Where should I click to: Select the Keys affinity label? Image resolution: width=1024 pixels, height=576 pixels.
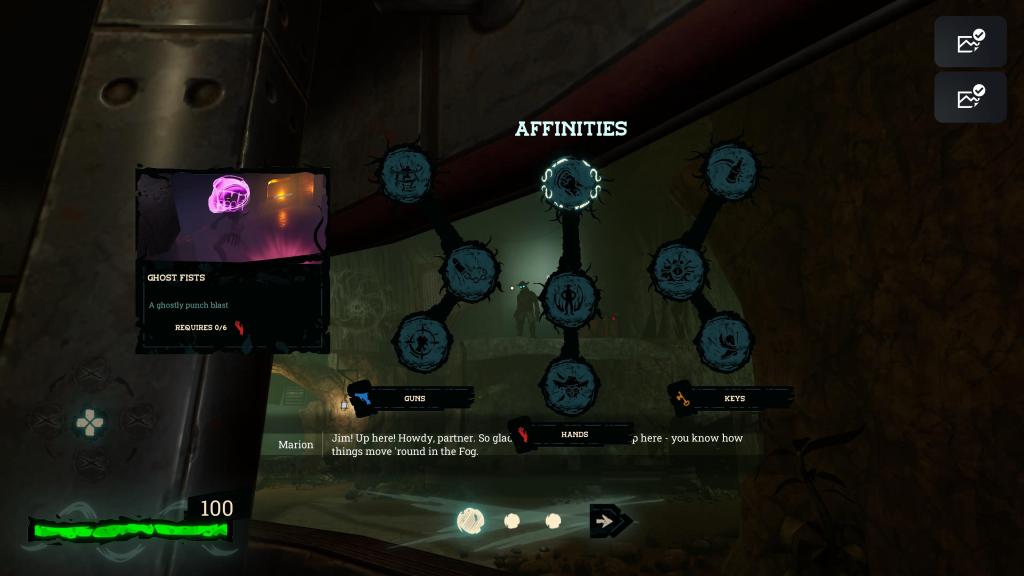tap(734, 398)
